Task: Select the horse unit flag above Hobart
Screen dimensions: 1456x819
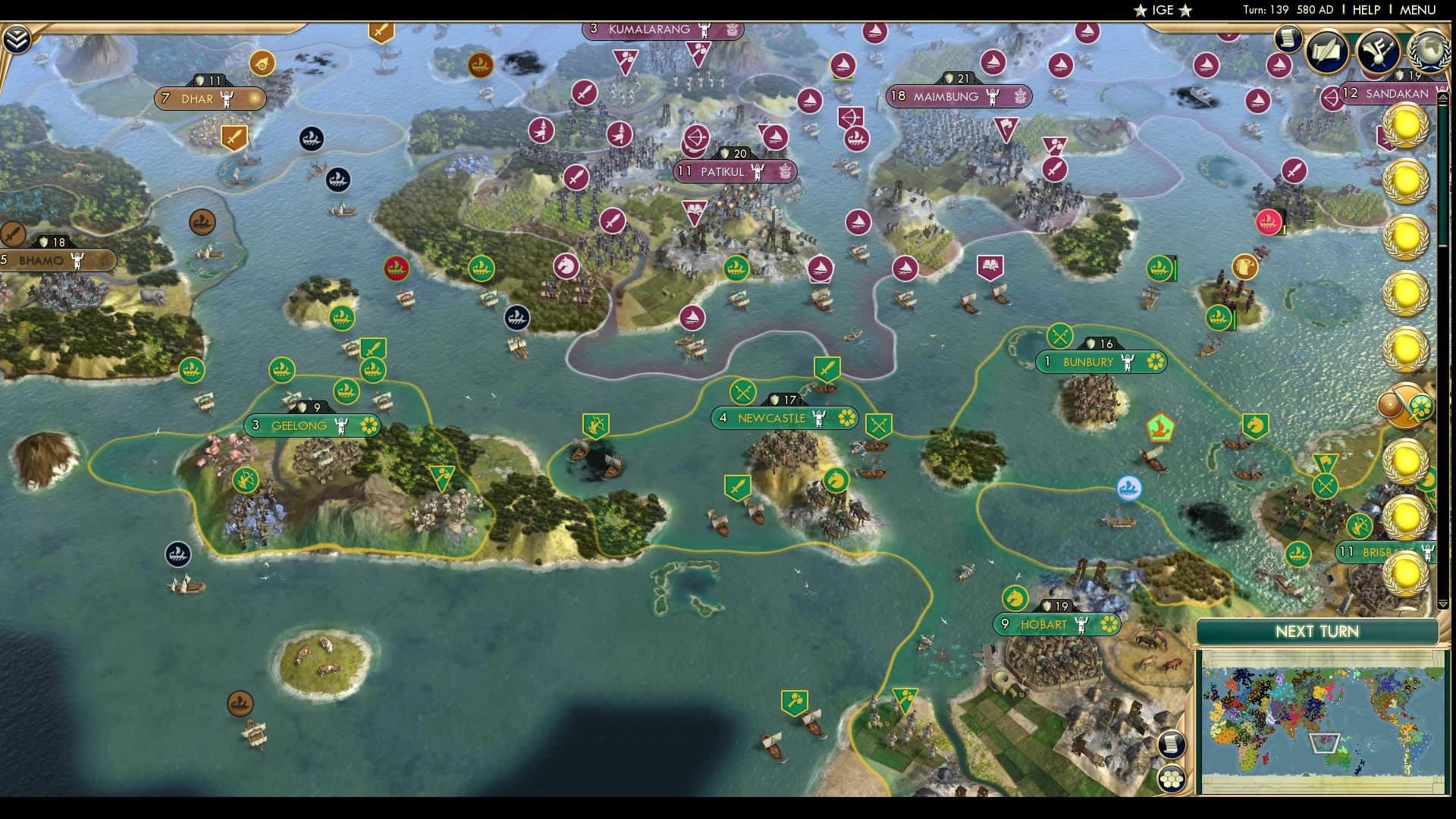Action: pyautogui.click(x=1014, y=598)
